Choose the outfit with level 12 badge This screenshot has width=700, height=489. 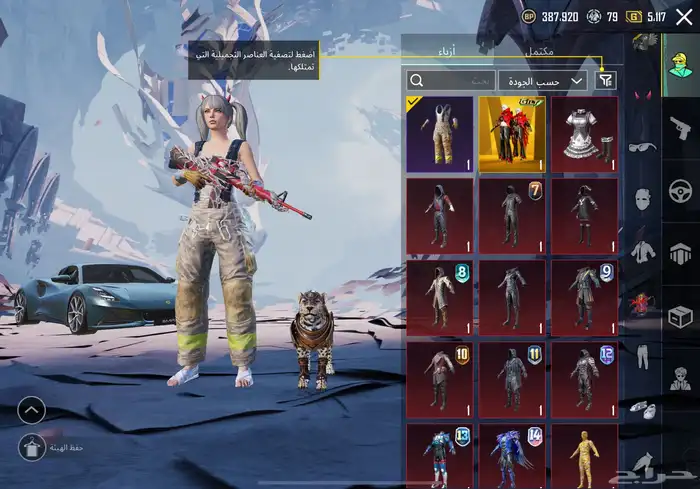coord(584,378)
